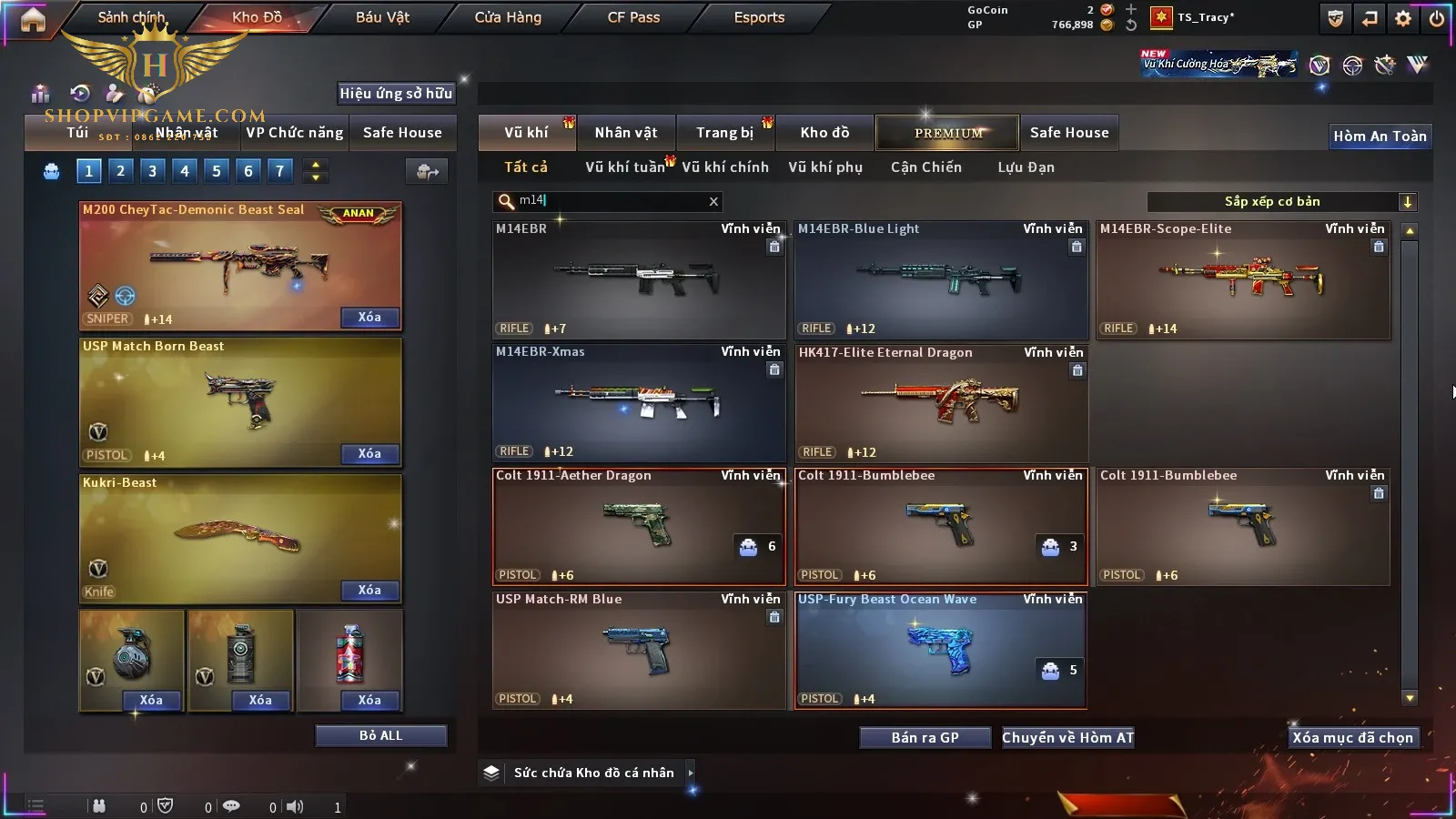Pick the USP-Fury Beast Ocean Wave pistol
This screenshot has width=1456, height=819.
941,649
